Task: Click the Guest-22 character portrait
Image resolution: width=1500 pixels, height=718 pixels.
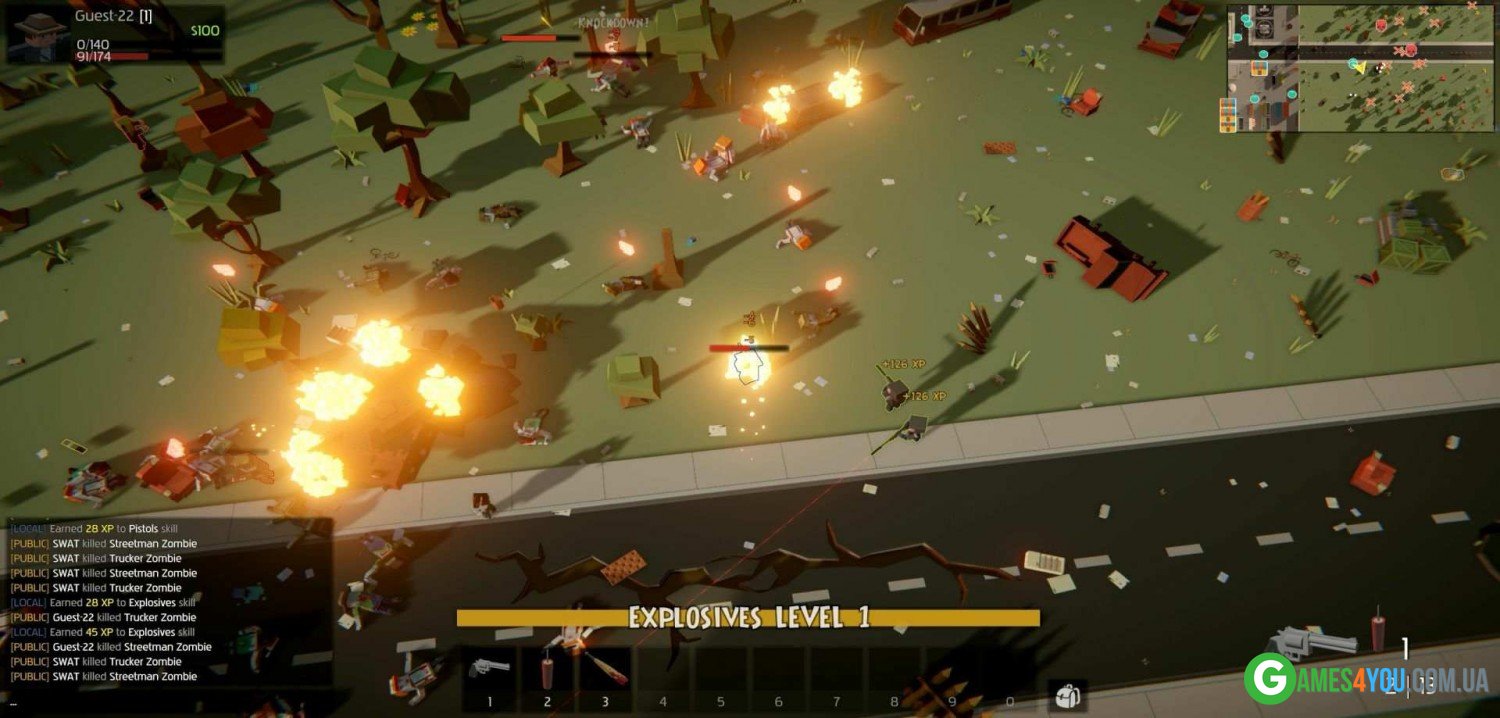Action: tap(39, 36)
